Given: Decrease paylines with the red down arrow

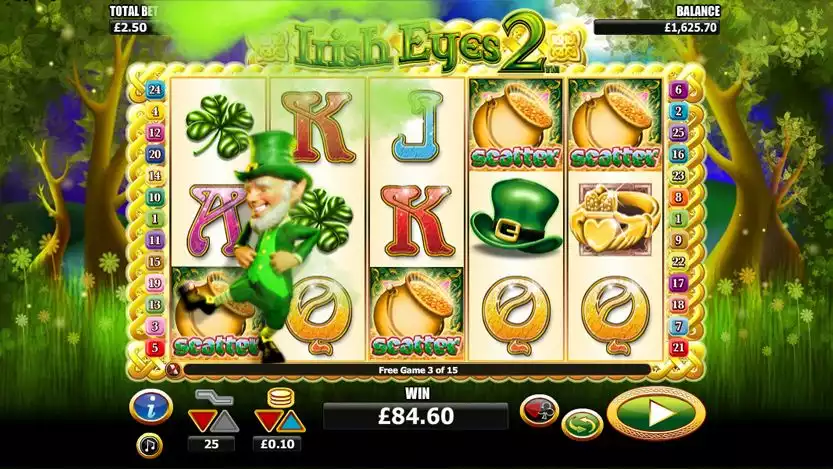Looking at the screenshot, I should coord(201,416).
